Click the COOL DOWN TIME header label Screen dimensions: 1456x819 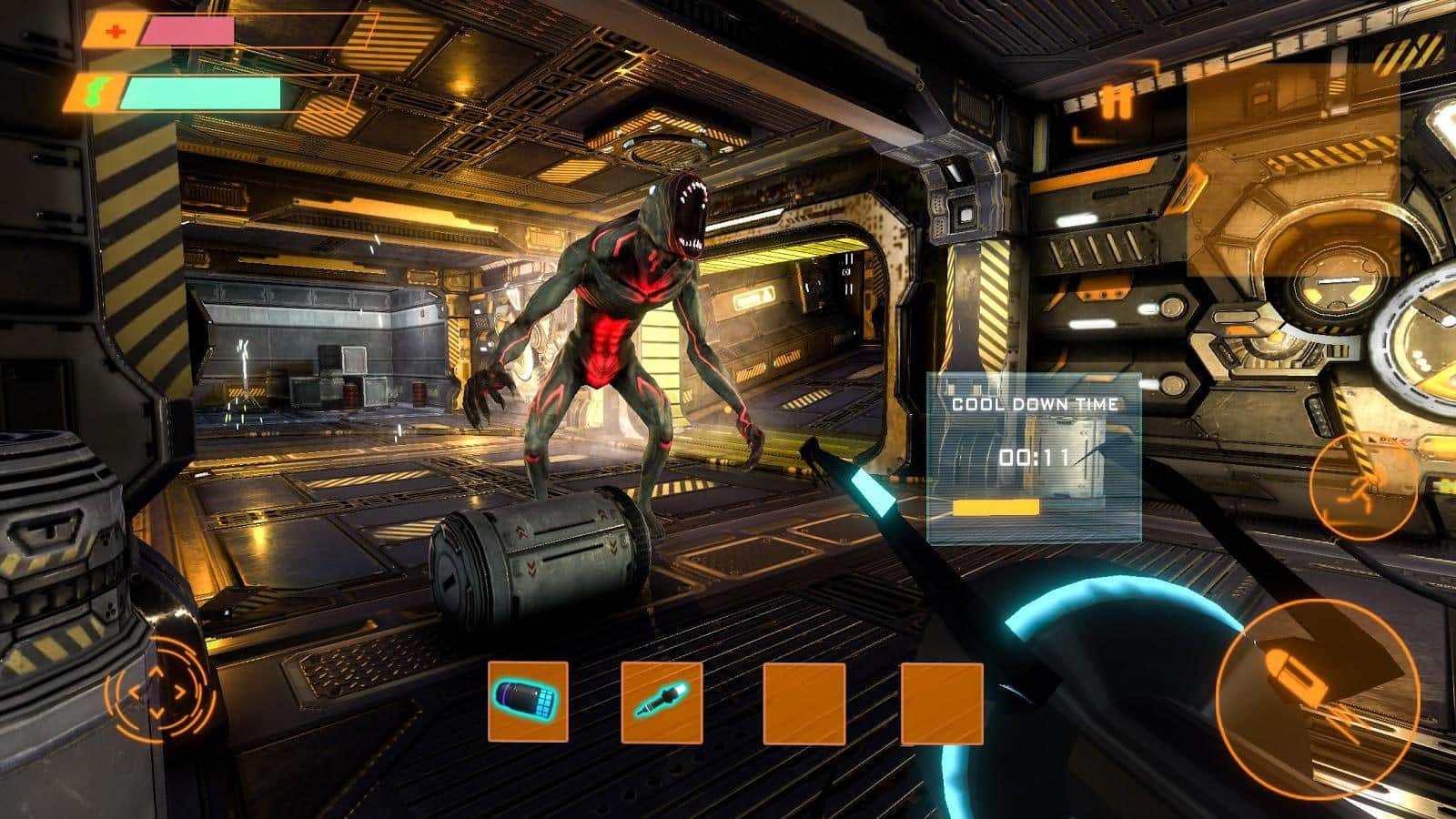tap(1036, 403)
